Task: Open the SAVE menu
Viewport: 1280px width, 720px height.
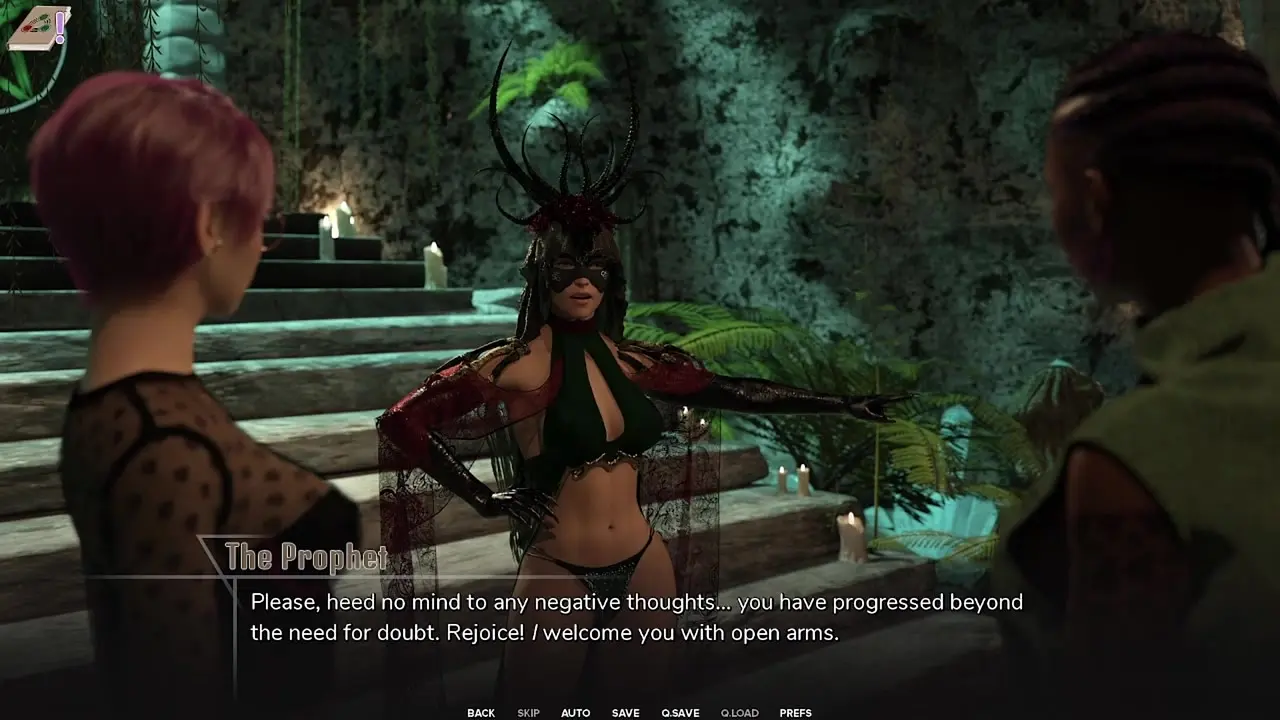Action: pyautogui.click(x=626, y=713)
